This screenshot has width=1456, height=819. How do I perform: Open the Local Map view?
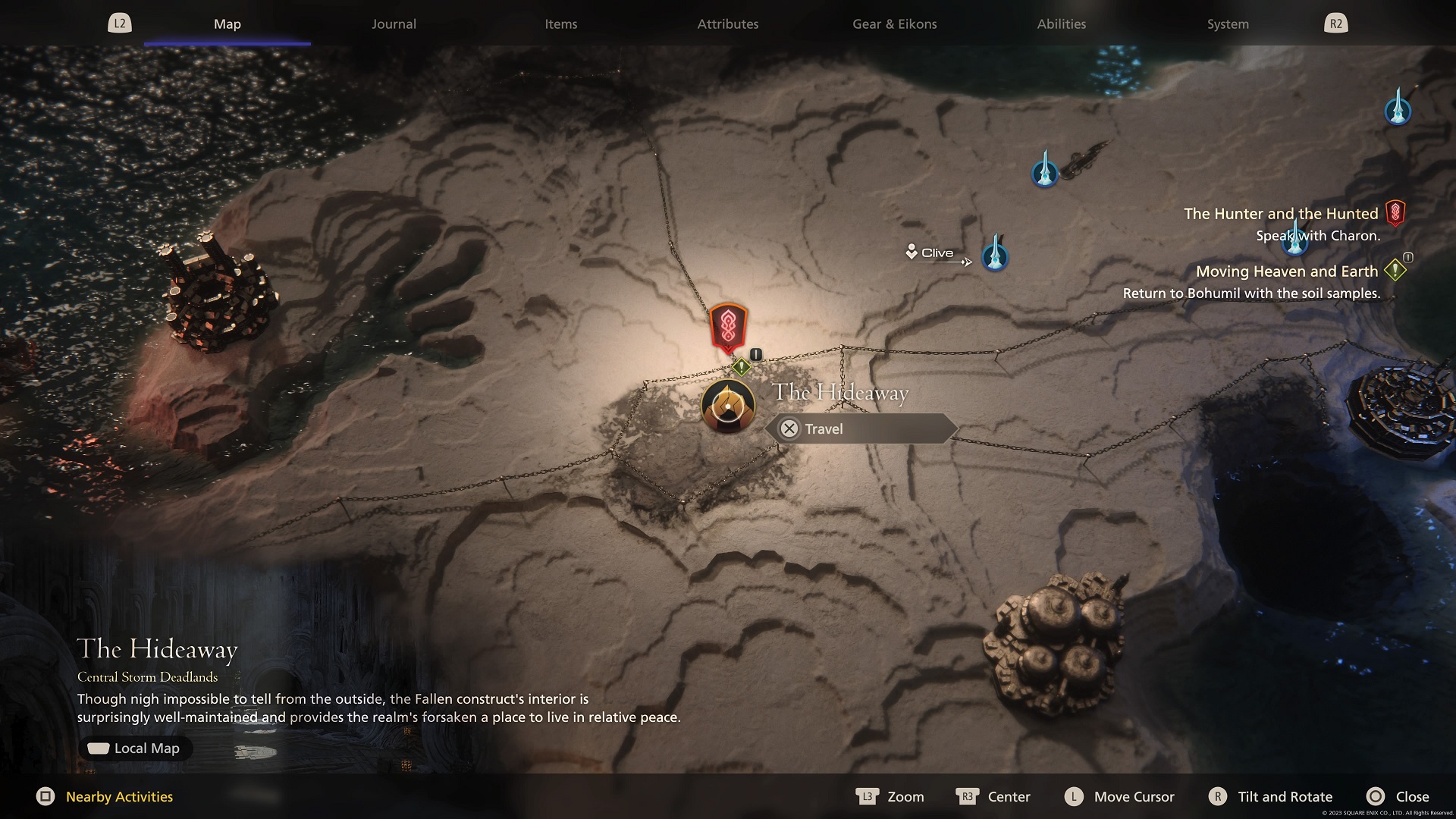[135, 748]
